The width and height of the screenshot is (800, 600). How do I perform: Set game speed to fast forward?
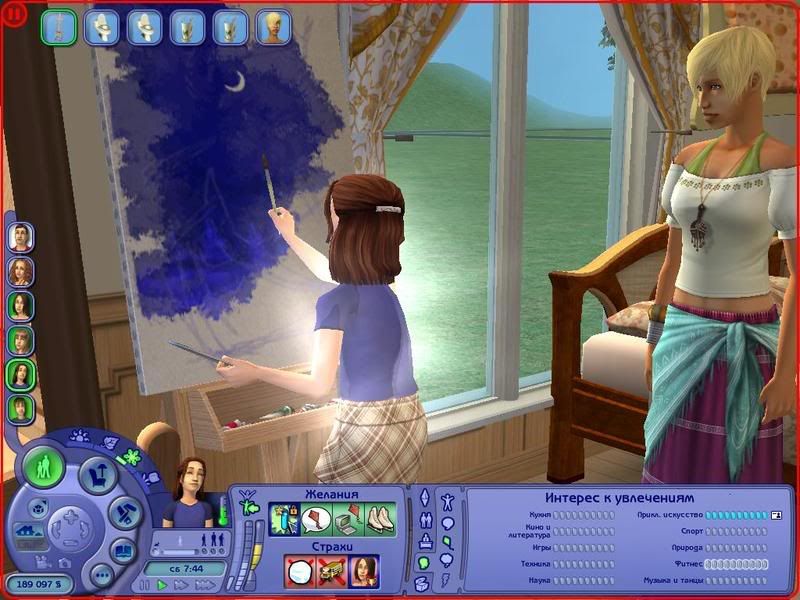click(x=180, y=584)
